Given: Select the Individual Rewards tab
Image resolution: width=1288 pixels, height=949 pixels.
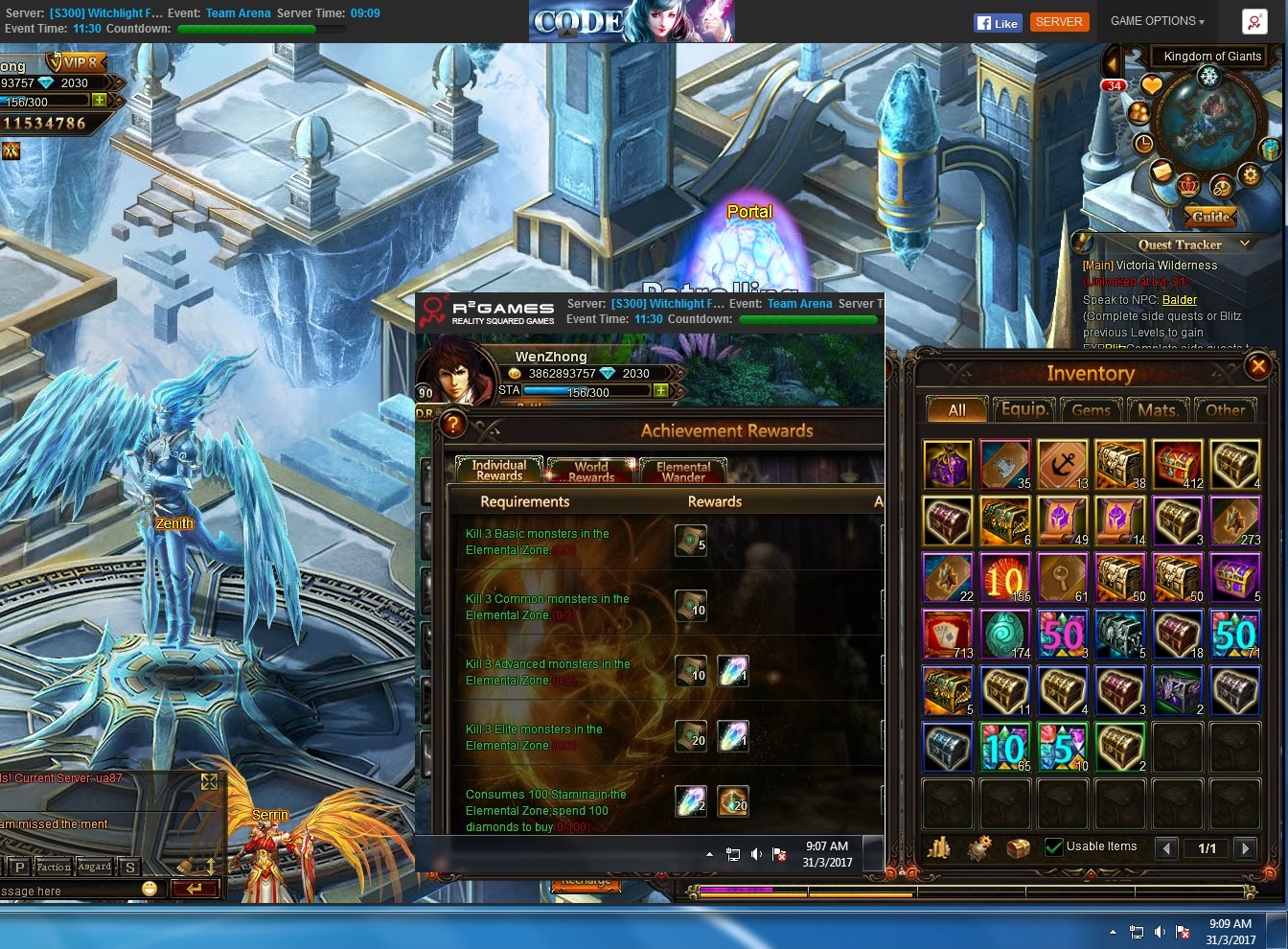Looking at the screenshot, I should coord(499,470).
